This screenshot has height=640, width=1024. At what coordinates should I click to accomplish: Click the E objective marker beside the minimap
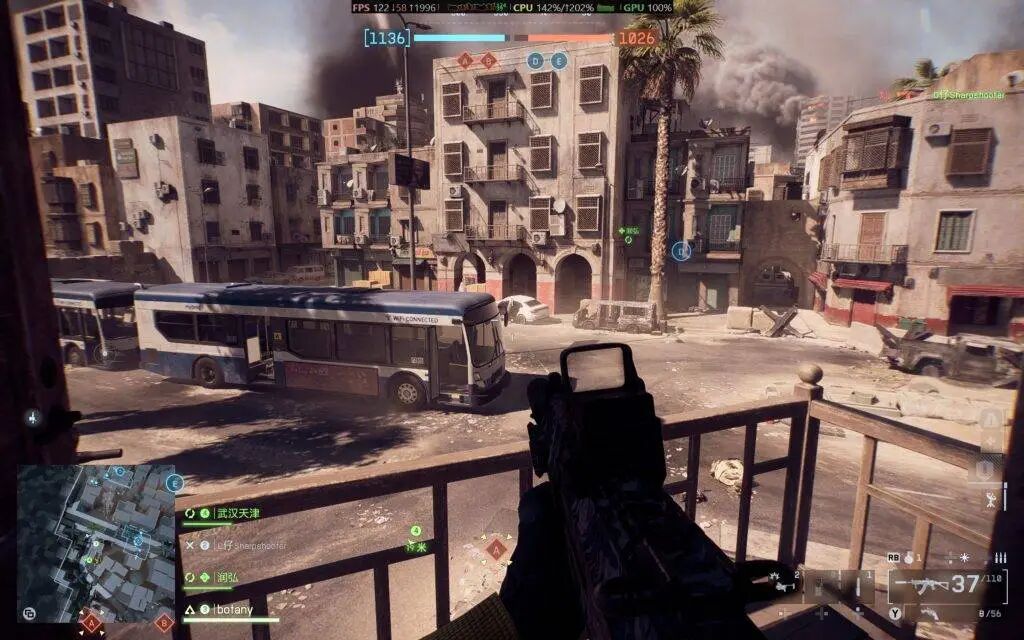click(175, 483)
